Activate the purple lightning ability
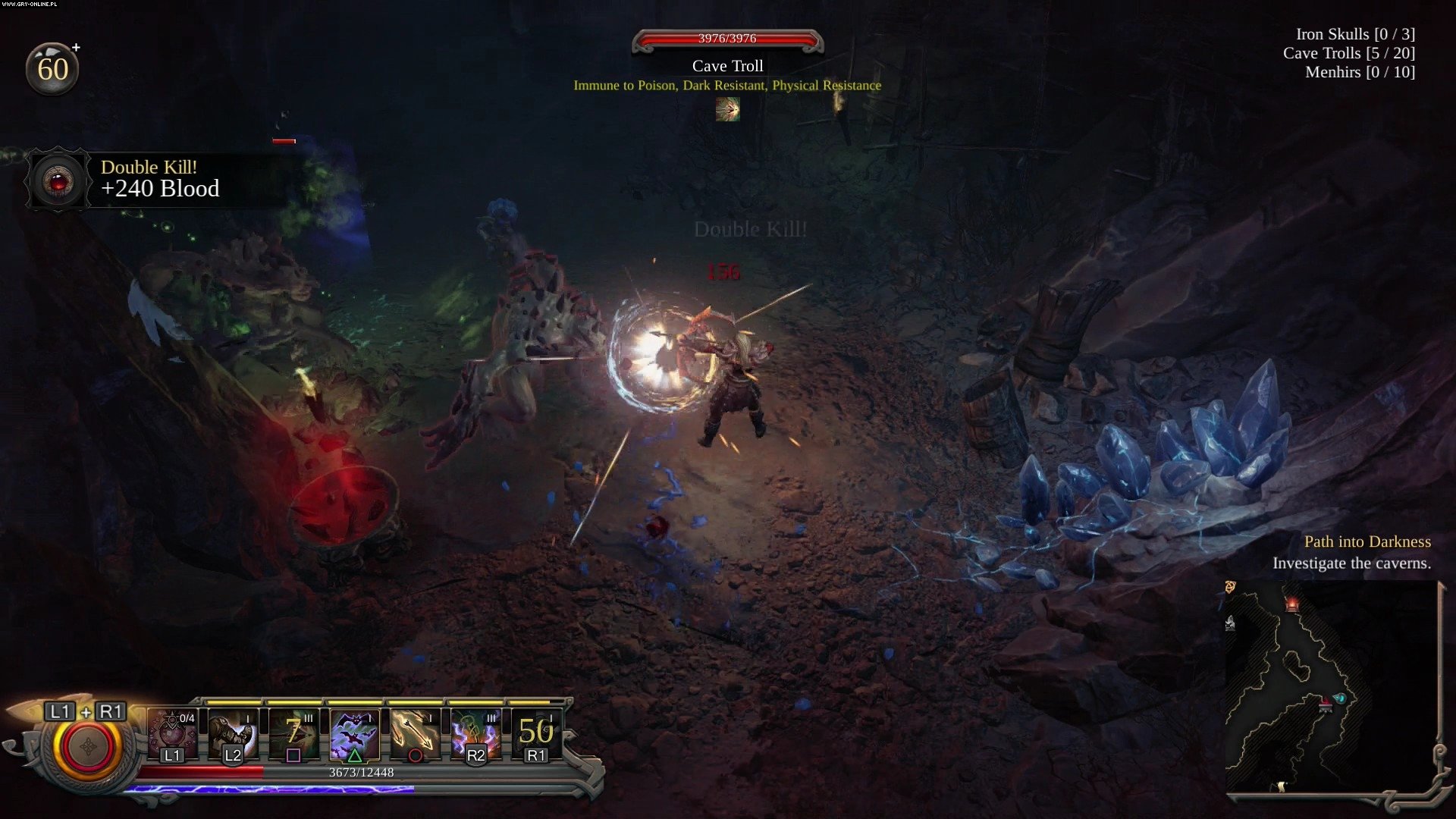This screenshot has width=1456, height=819. pos(475,733)
